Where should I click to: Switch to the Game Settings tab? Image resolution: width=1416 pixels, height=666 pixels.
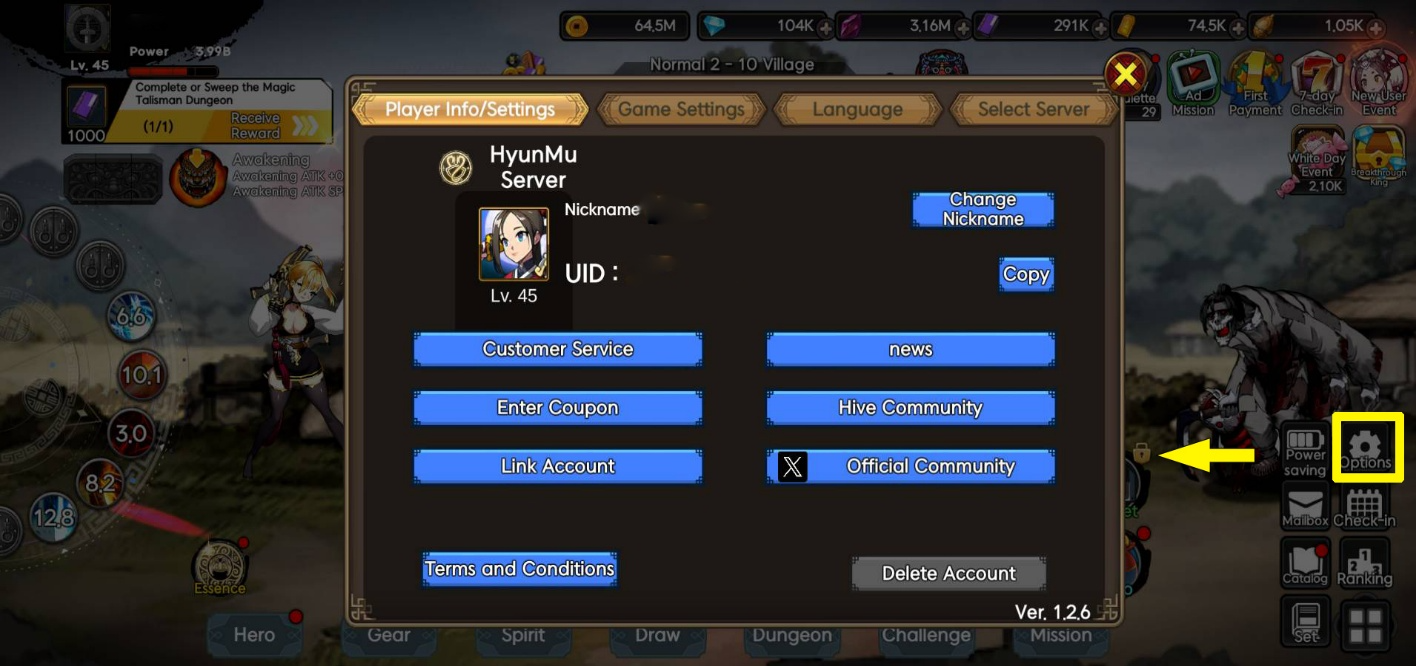pos(681,109)
